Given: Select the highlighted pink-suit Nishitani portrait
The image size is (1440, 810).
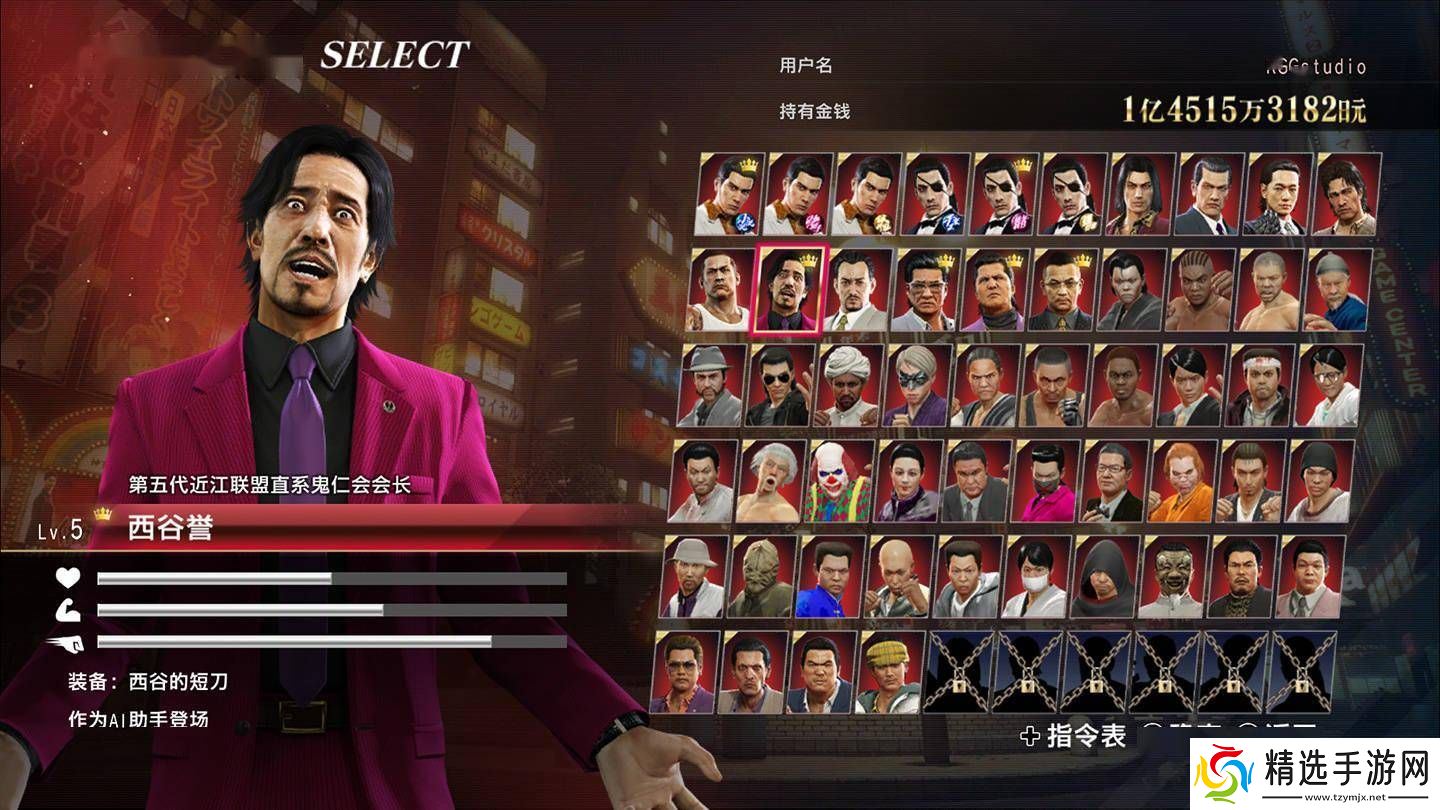Looking at the screenshot, I should 789,290.
